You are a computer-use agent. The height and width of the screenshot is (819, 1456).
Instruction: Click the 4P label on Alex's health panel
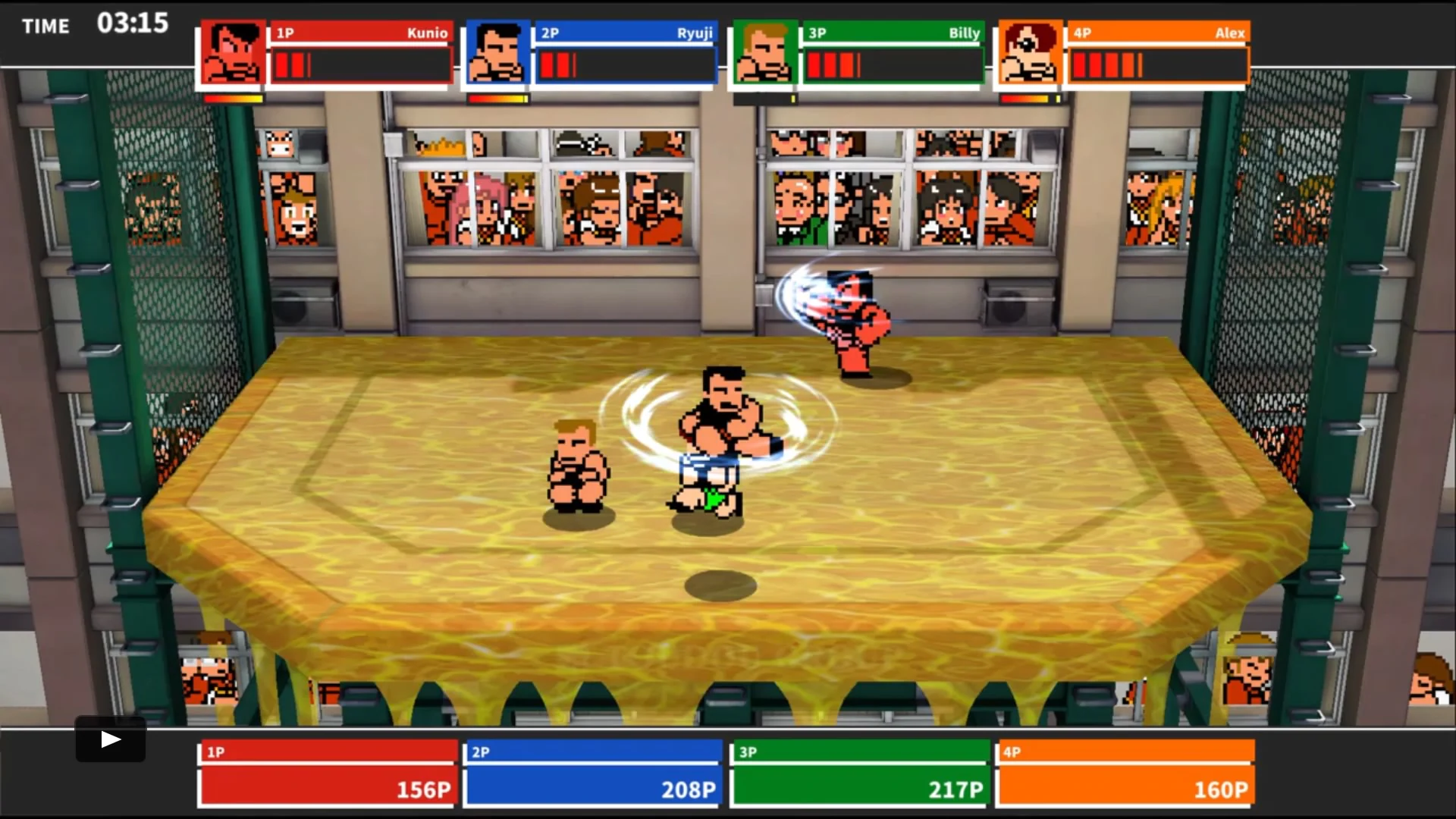click(x=1081, y=33)
